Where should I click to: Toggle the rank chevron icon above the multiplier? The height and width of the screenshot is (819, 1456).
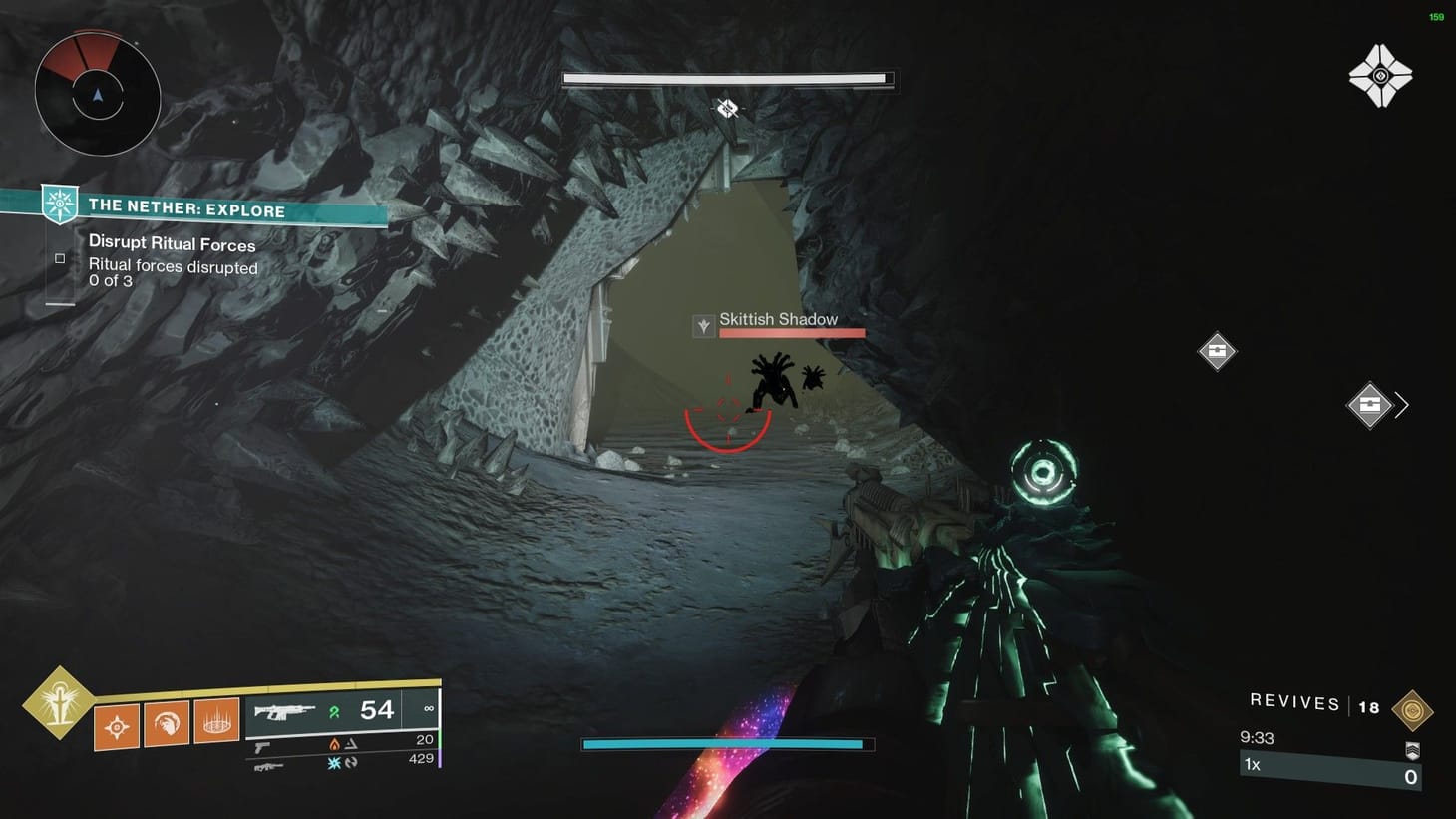1414,750
